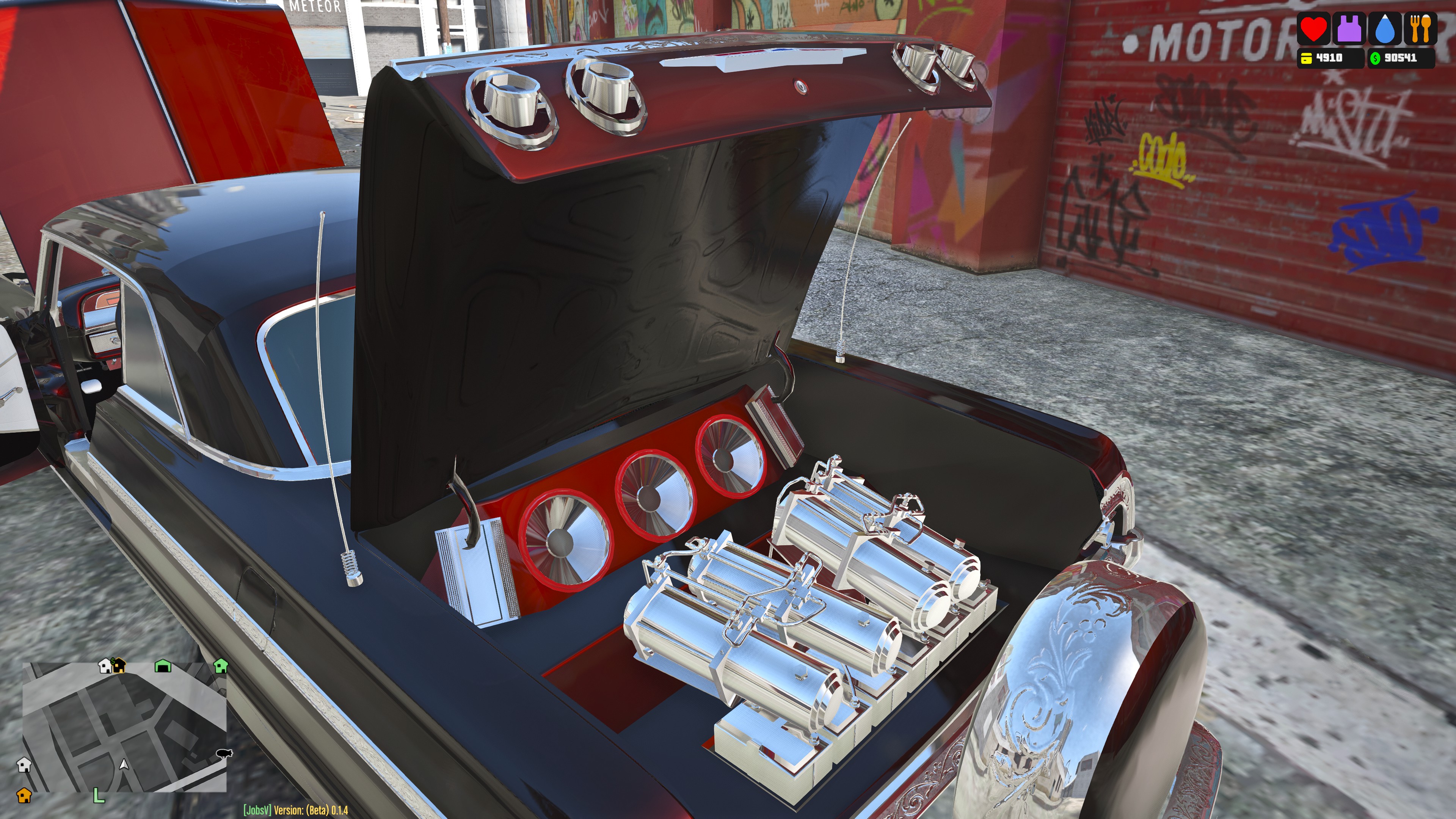Select the orange house marker near the minimap

24,795
